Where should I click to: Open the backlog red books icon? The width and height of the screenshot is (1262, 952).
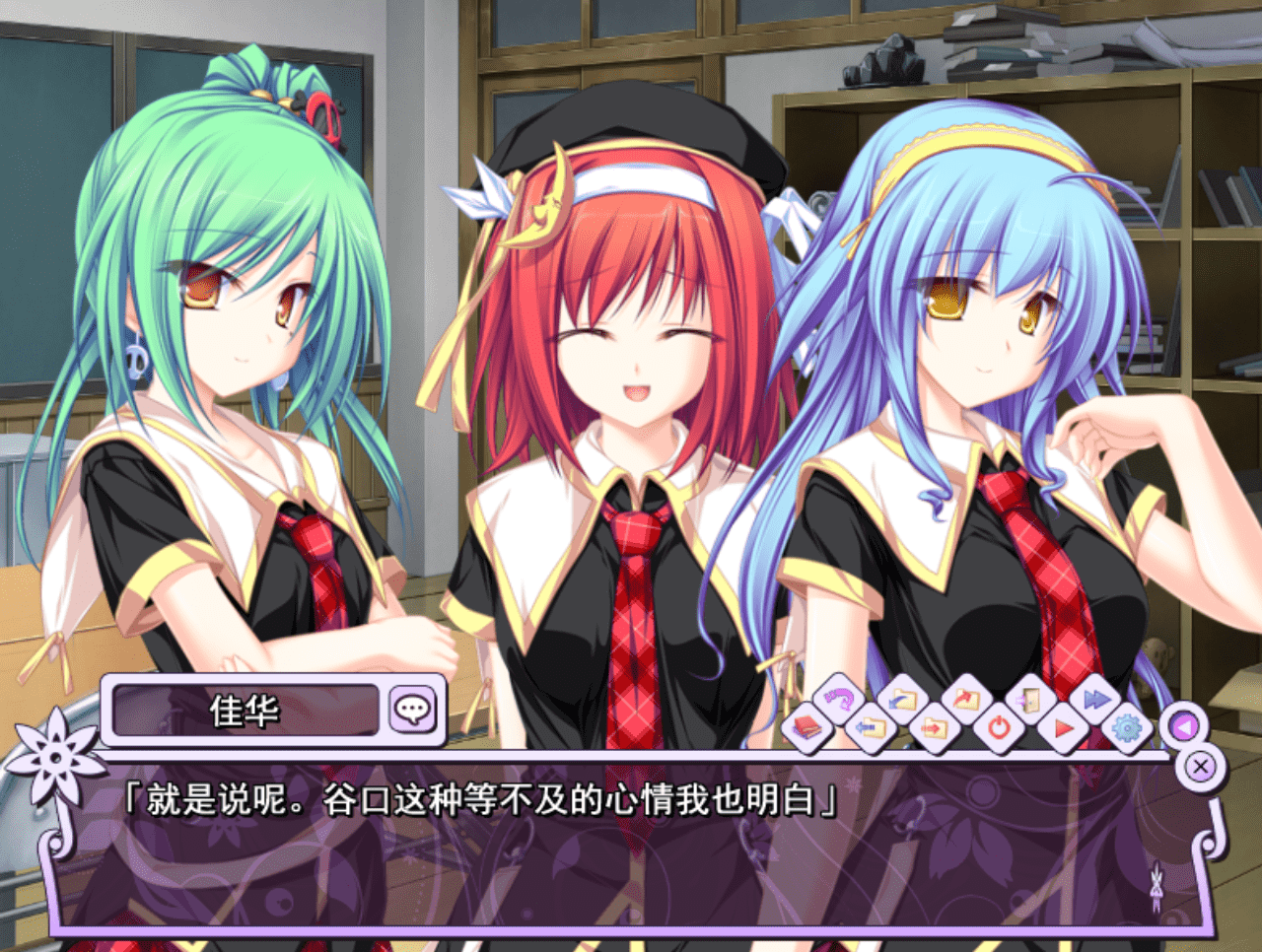point(807,729)
